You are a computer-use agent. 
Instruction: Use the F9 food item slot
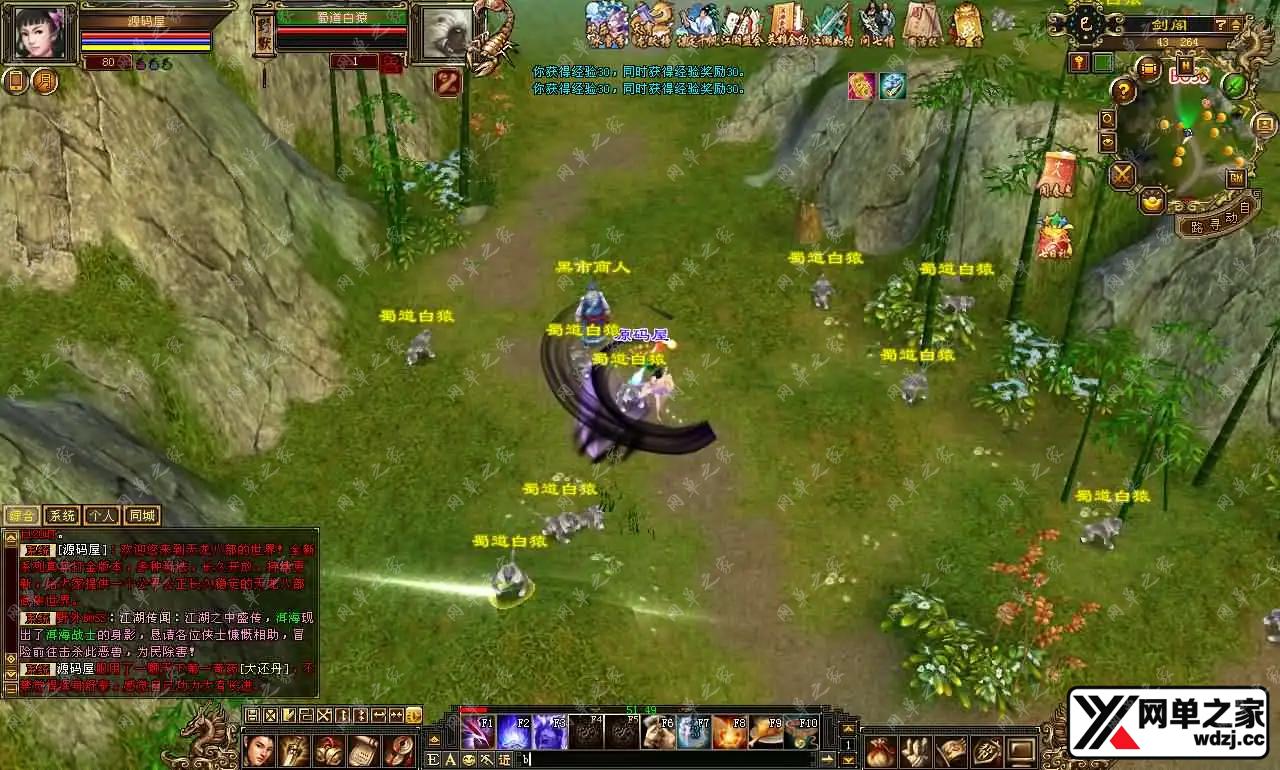click(766, 732)
